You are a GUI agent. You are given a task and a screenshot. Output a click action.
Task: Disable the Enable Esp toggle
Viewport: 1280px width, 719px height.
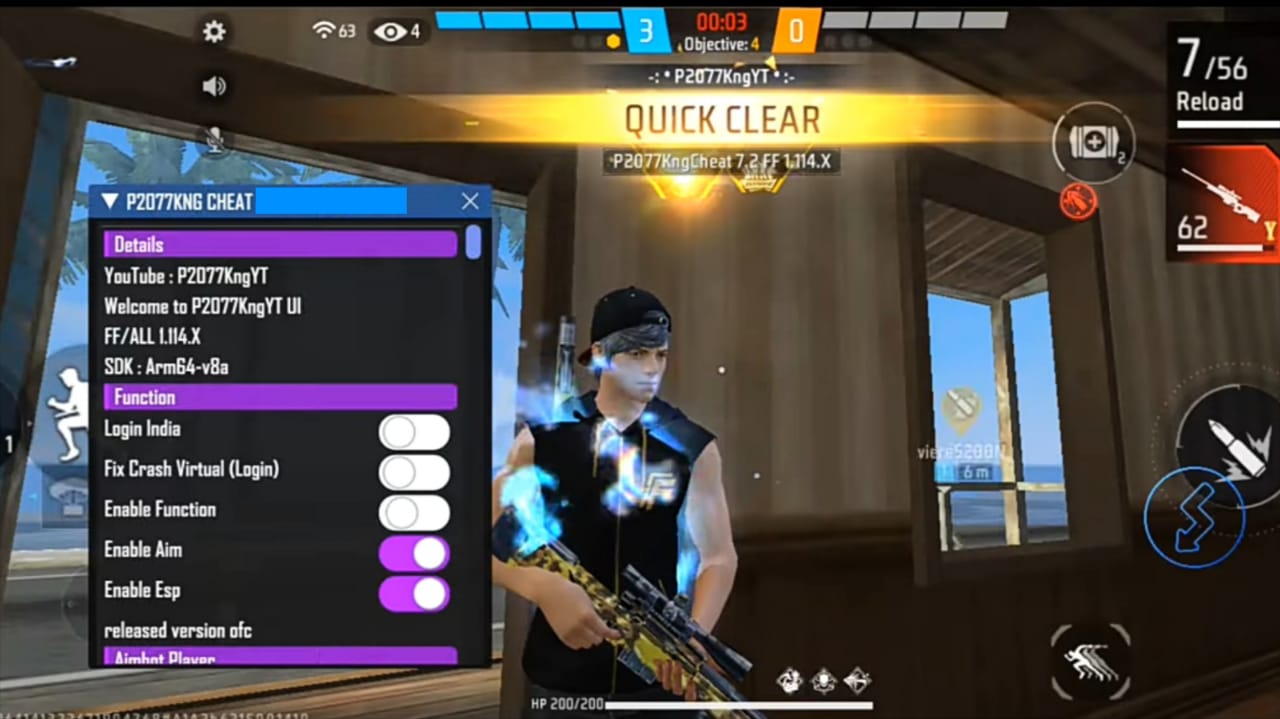tap(414, 594)
